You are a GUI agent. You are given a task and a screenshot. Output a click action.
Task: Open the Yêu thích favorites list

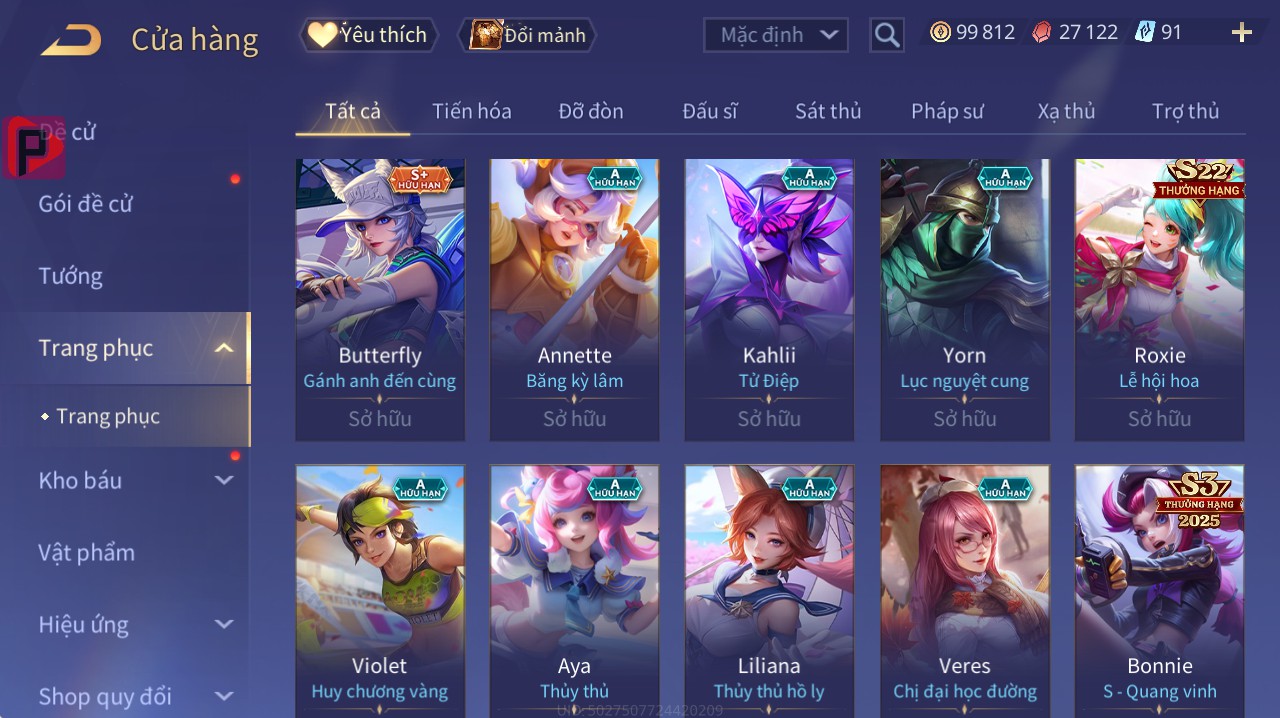click(x=367, y=35)
